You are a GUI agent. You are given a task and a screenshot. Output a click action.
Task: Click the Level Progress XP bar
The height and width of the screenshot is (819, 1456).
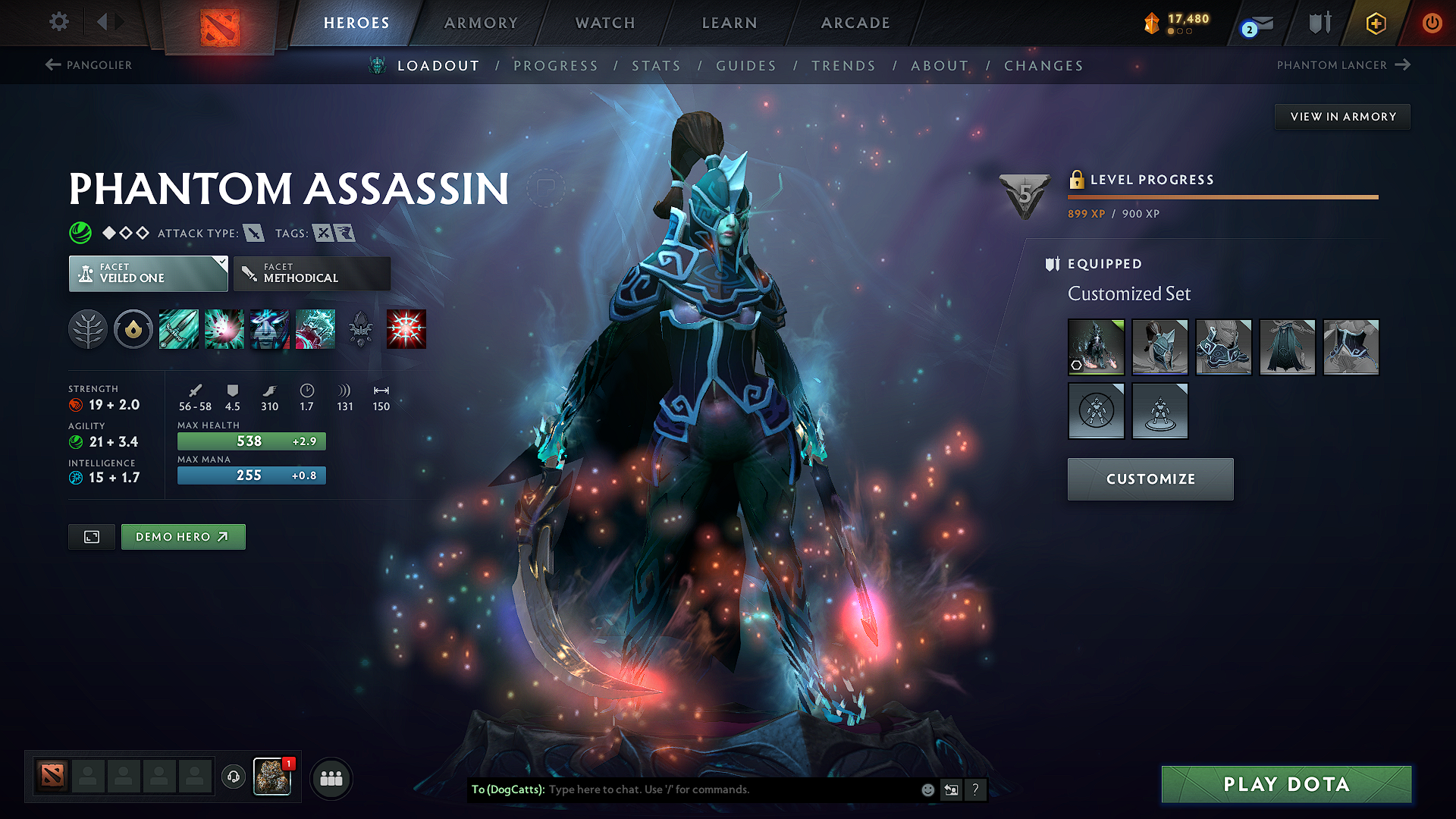(x=1222, y=197)
